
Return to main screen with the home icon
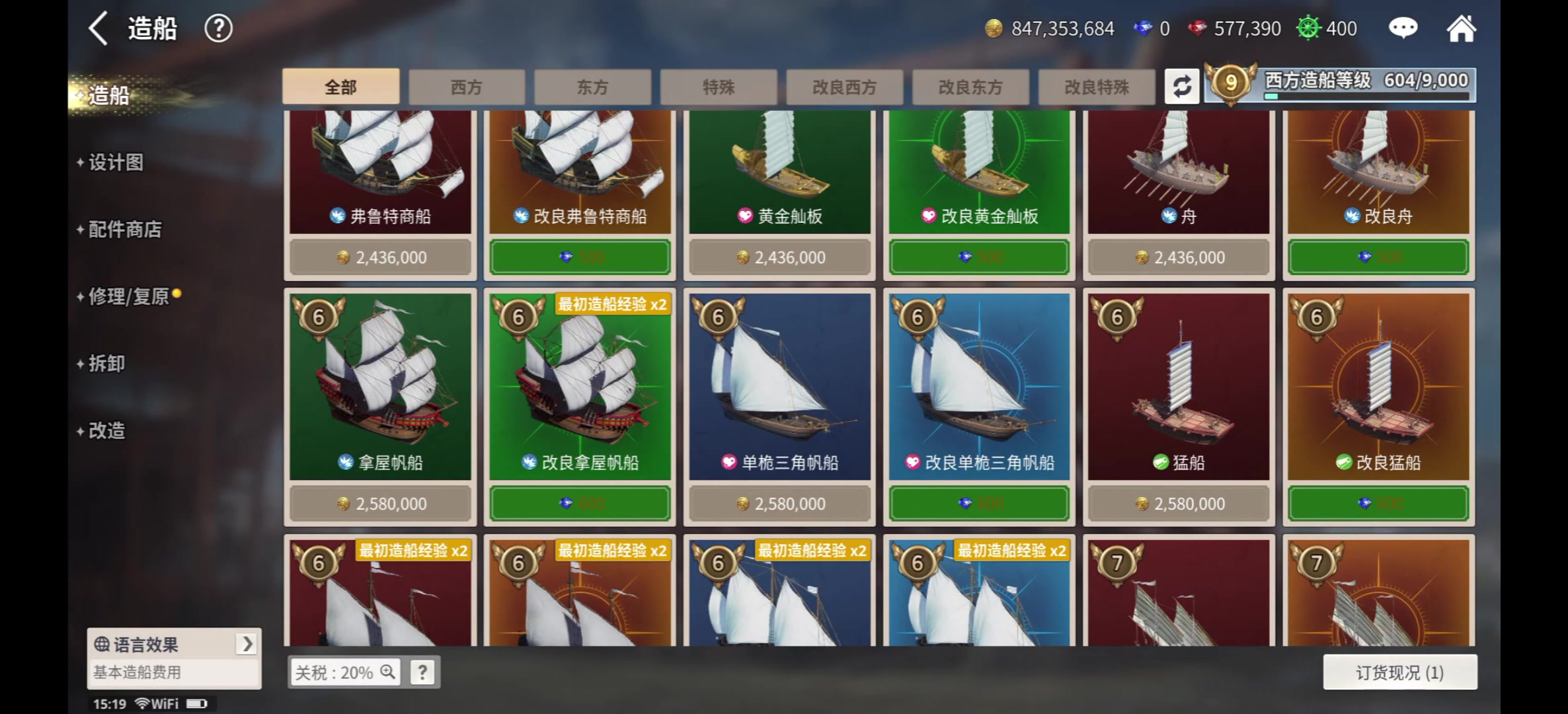click(1462, 28)
